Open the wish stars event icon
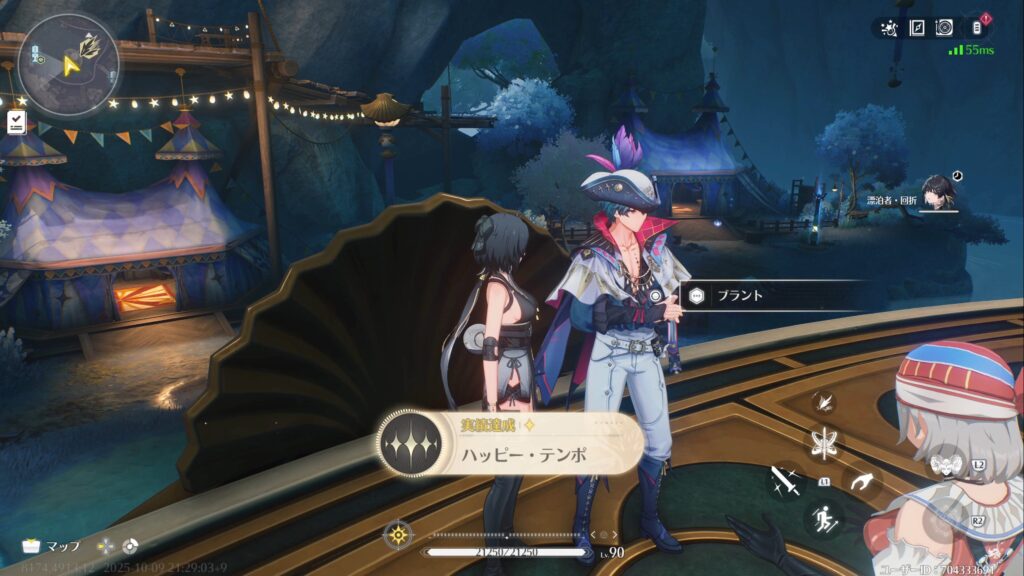Image resolution: width=1024 pixels, height=576 pixels. point(887,28)
